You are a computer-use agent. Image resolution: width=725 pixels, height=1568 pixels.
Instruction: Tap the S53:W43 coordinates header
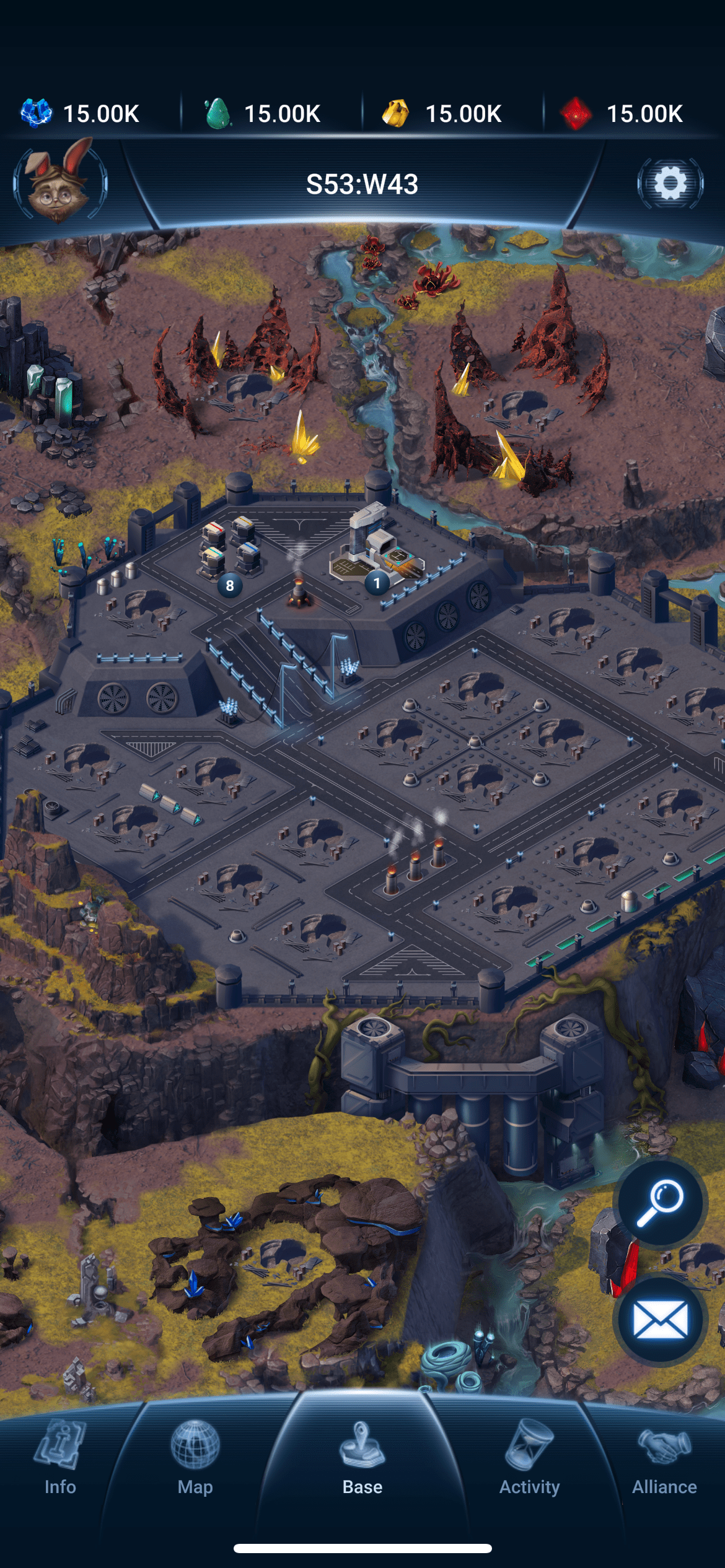click(x=362, y=184)
